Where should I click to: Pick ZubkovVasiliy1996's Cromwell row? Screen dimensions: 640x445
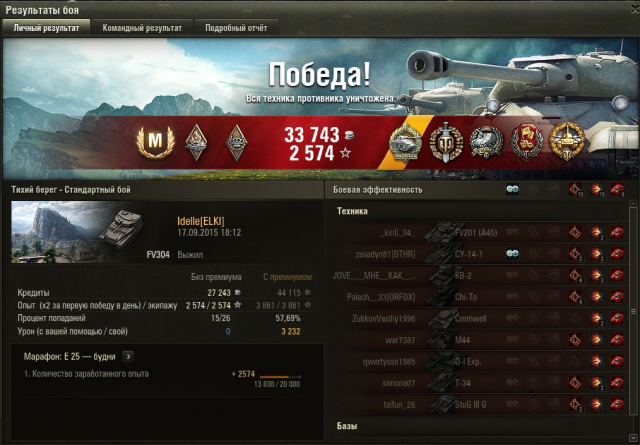[x=470, y=319]
